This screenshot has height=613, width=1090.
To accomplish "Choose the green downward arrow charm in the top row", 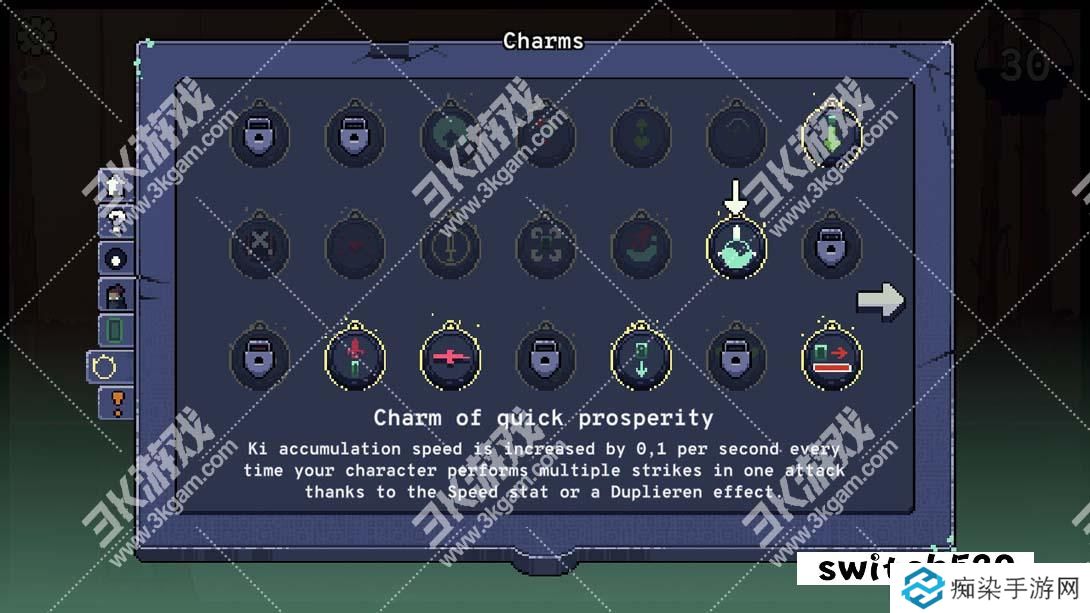I will (832, 135).
